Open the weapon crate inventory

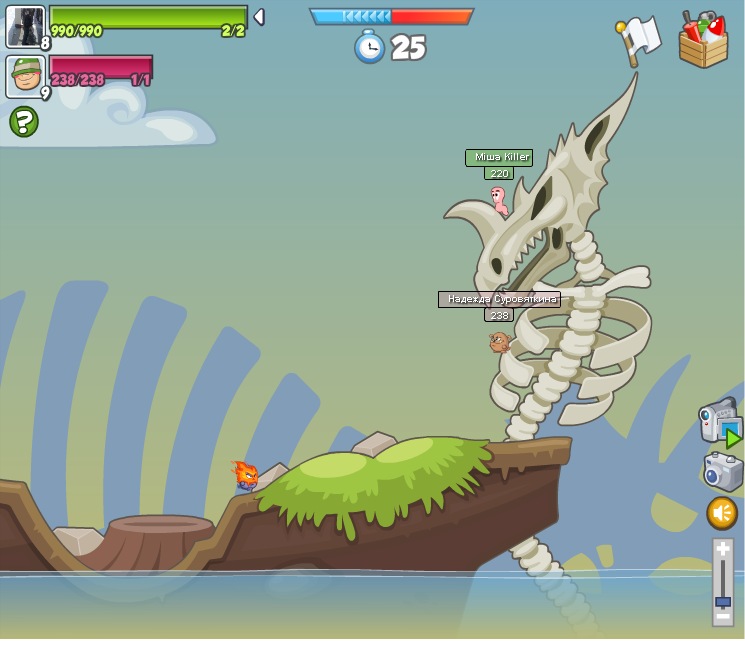tap(703, 41)
